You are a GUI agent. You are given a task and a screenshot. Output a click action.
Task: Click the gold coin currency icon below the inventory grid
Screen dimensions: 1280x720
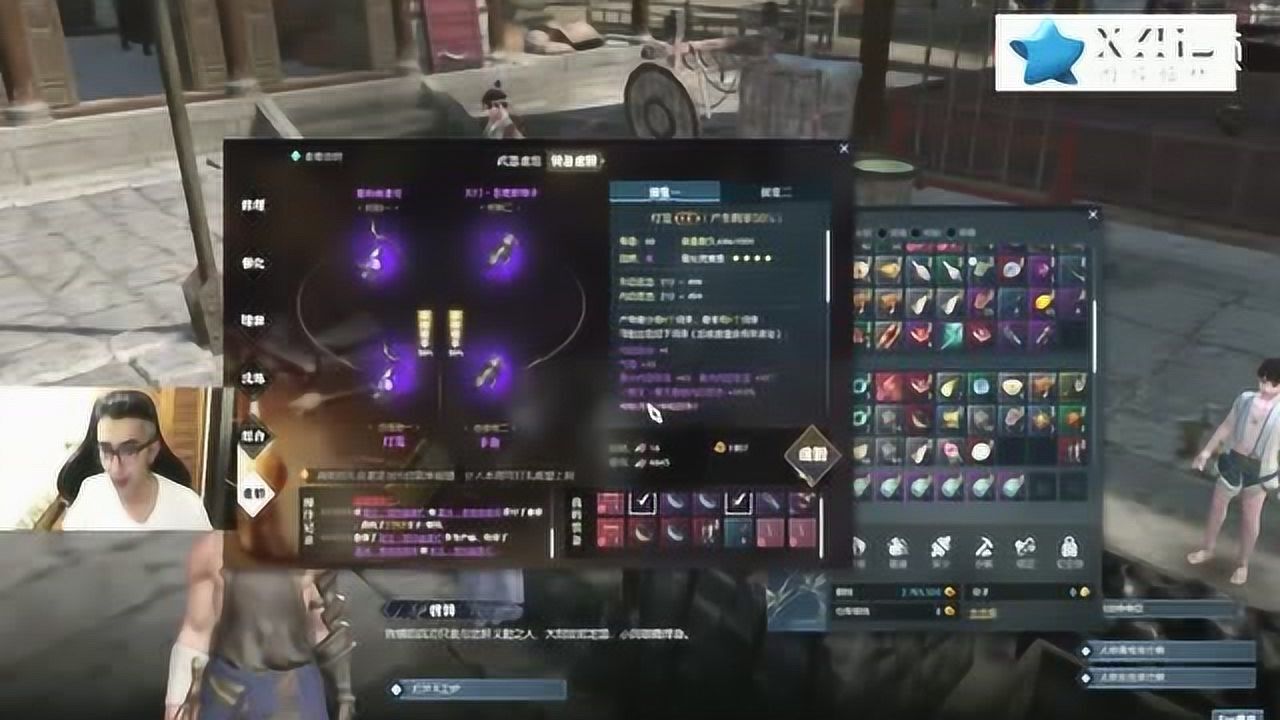[949, 590]
